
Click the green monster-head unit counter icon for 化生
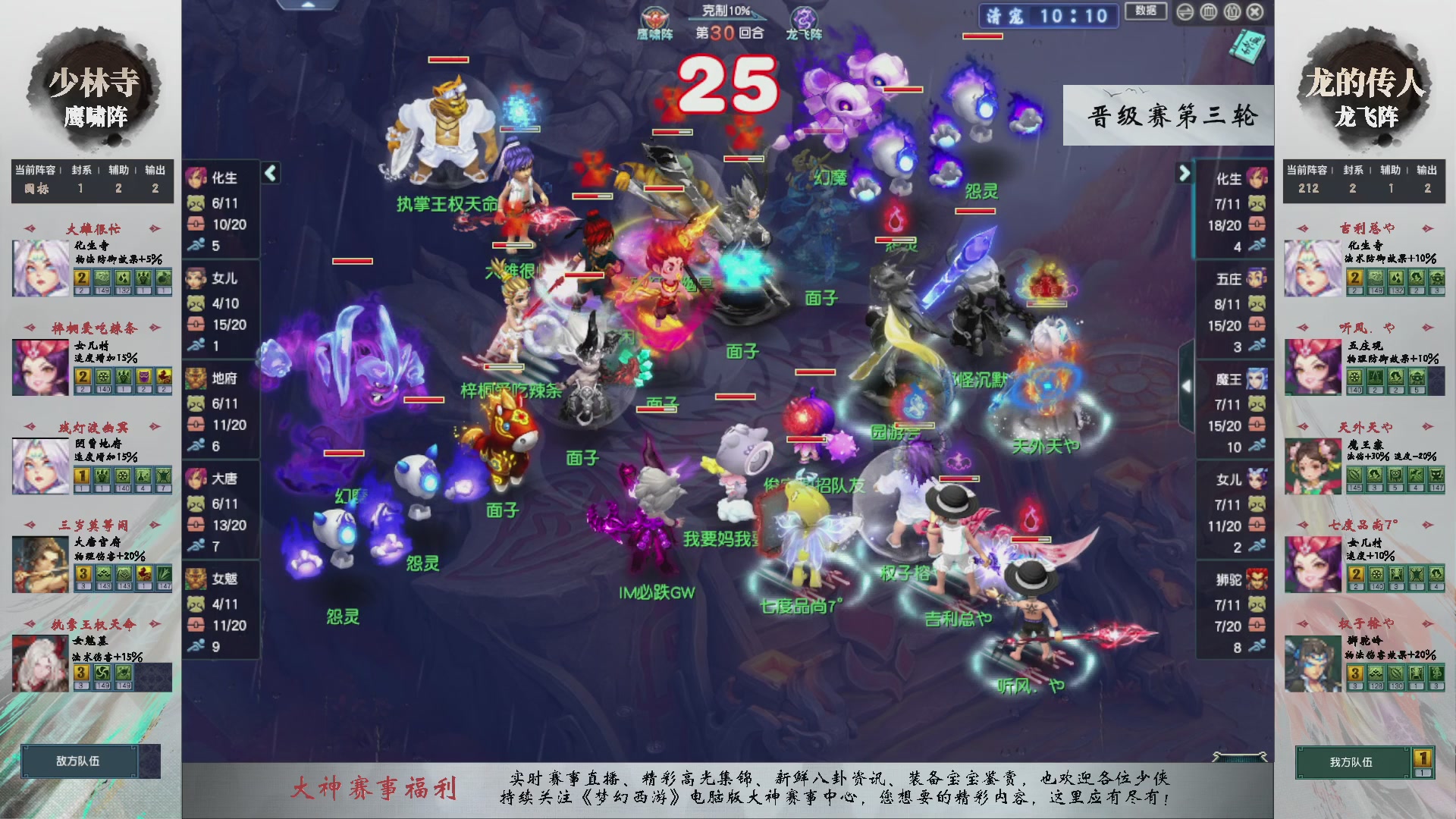coord(195,205)
